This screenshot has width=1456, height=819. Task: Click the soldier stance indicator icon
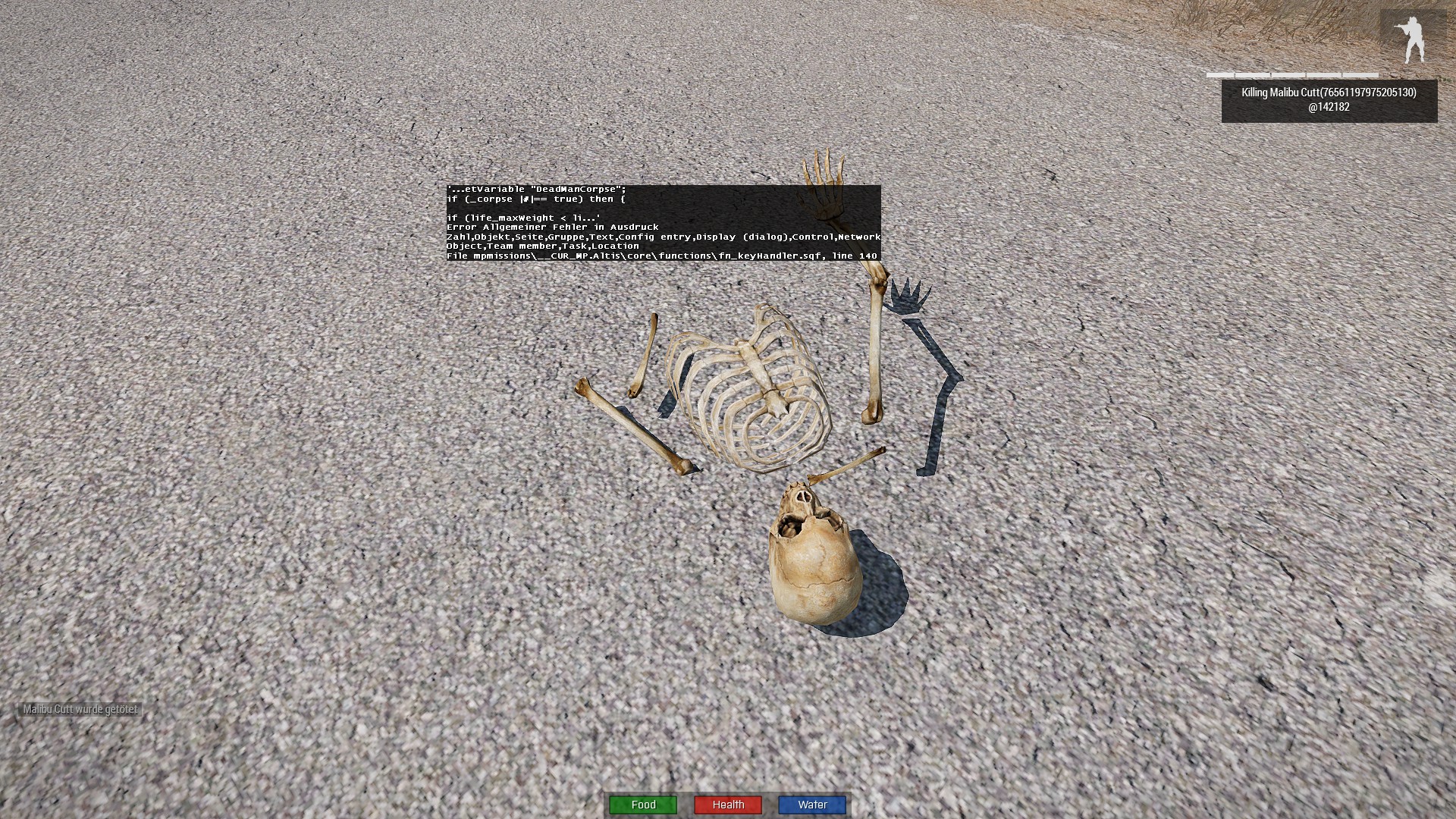coord(1413,39)
